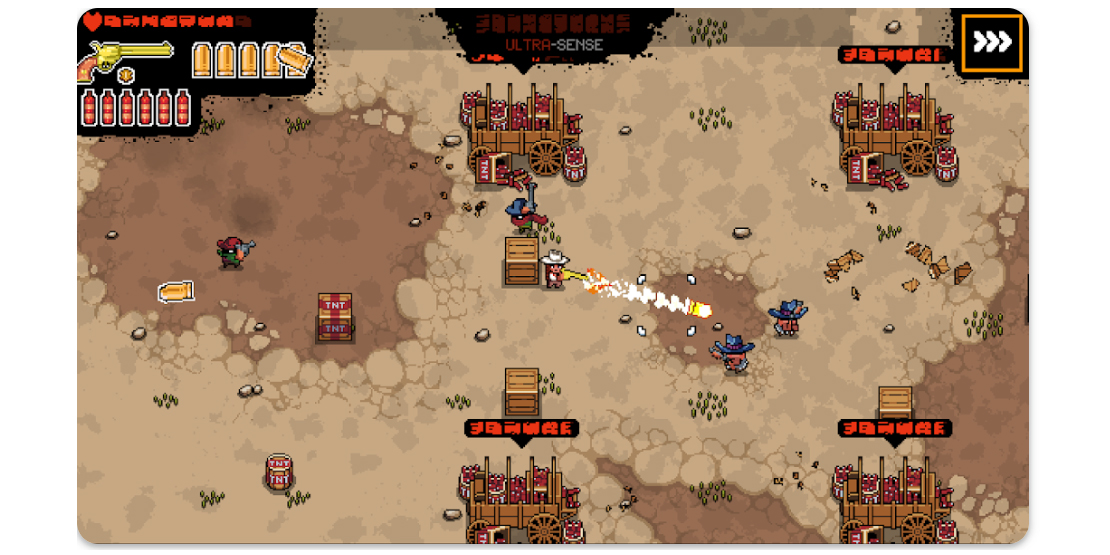Image resolution: width=1110 pixels, height=555 pixels.
Task: Click the triple-arrow fast-forward button
Action: [x=992, y=43]
